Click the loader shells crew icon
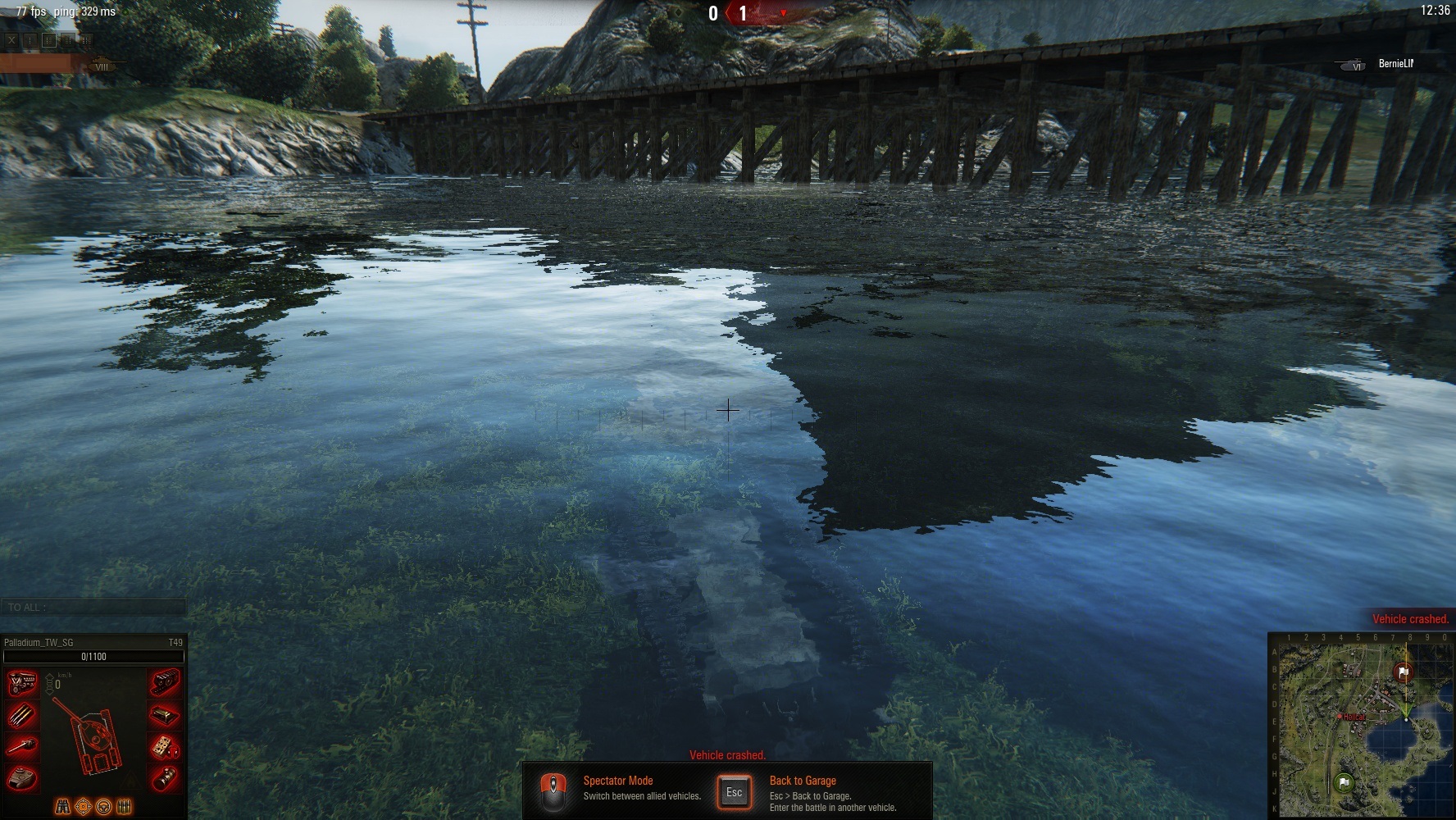The image size is (1456, 820). click(x=125, y=807)
